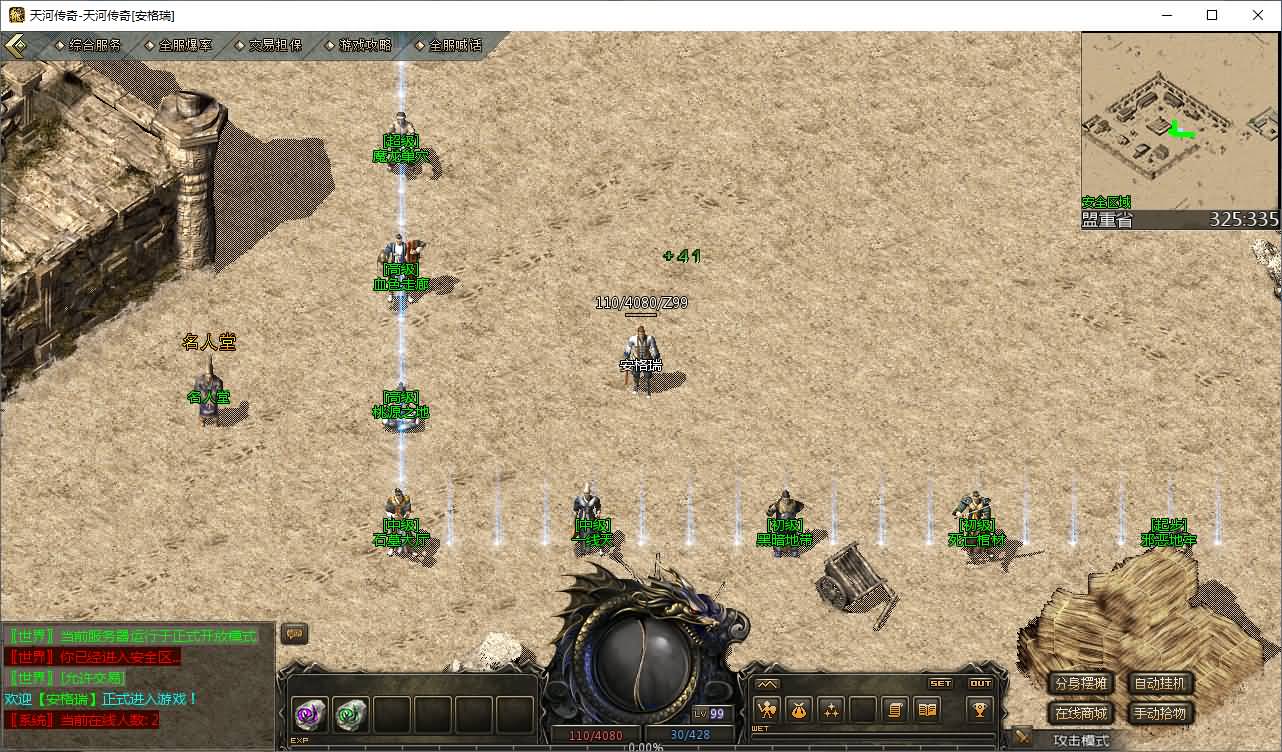This screenshot has width=1282, height=752.
Task: Select the purple stone hotbar slot
Action: pyautogui.click(x=309, y=715)
